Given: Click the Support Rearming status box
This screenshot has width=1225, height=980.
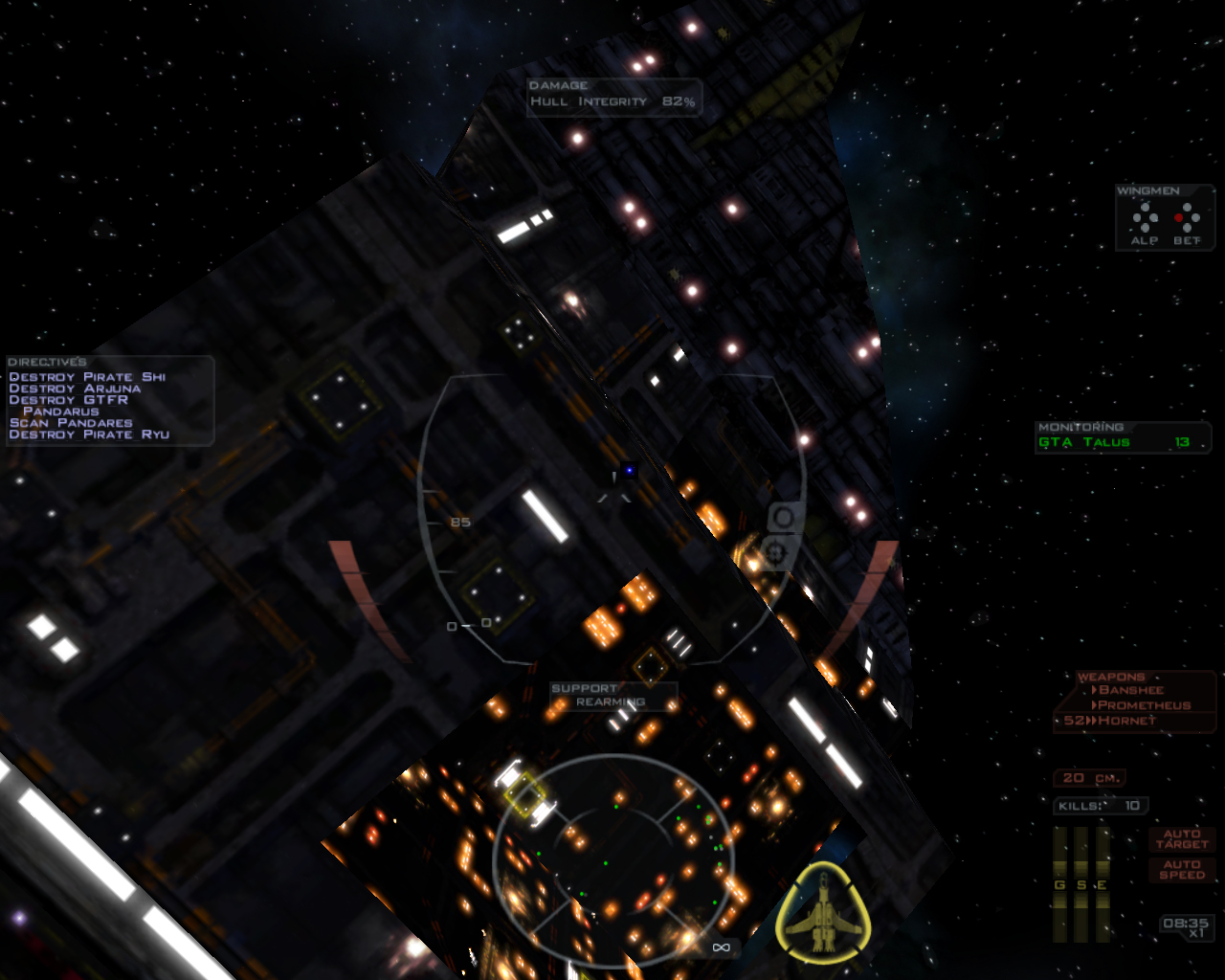Looking at the screenshot, I should (612, 696).
